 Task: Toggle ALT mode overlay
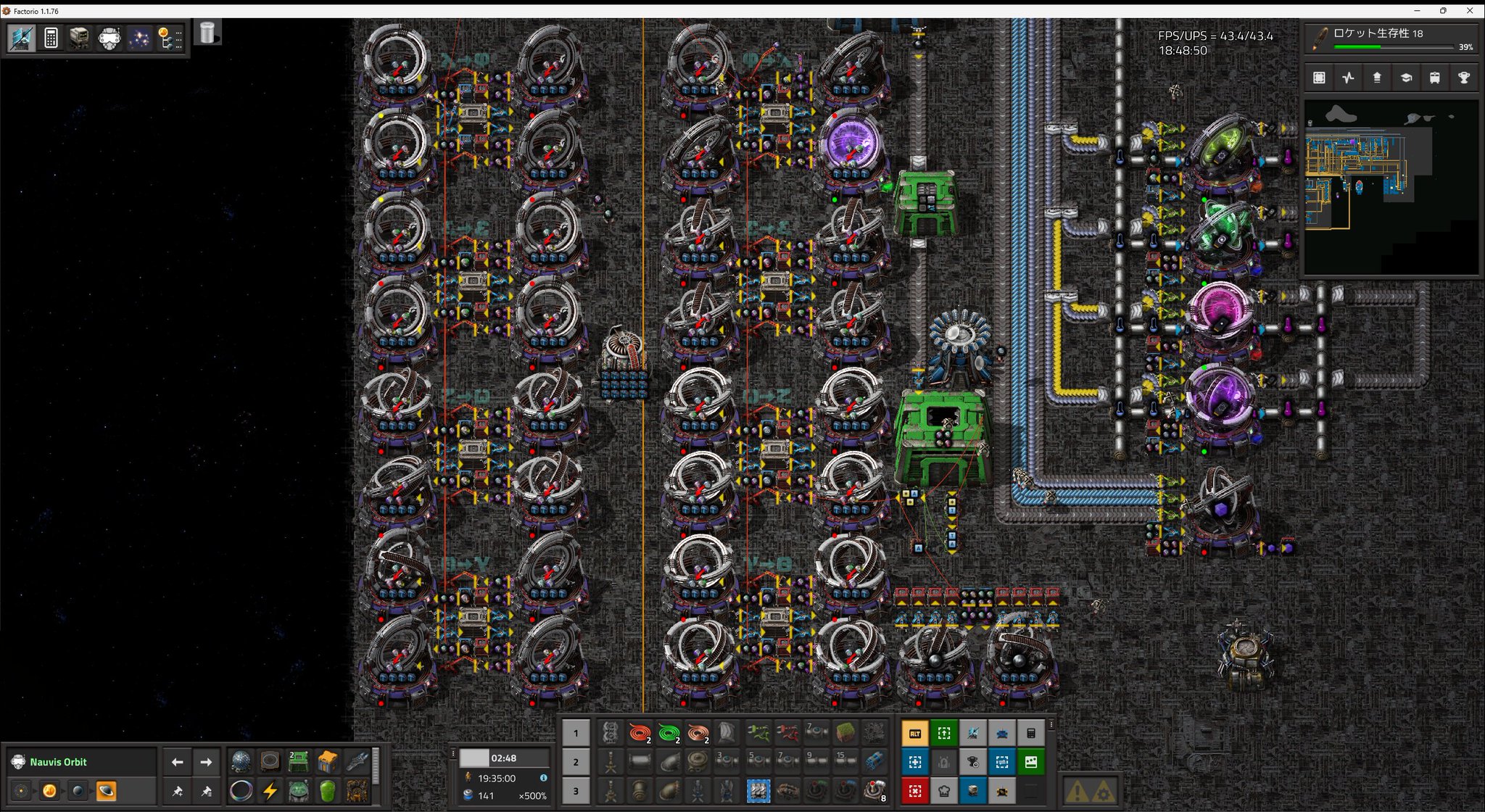pyautogui.click(x=915, y=733)
